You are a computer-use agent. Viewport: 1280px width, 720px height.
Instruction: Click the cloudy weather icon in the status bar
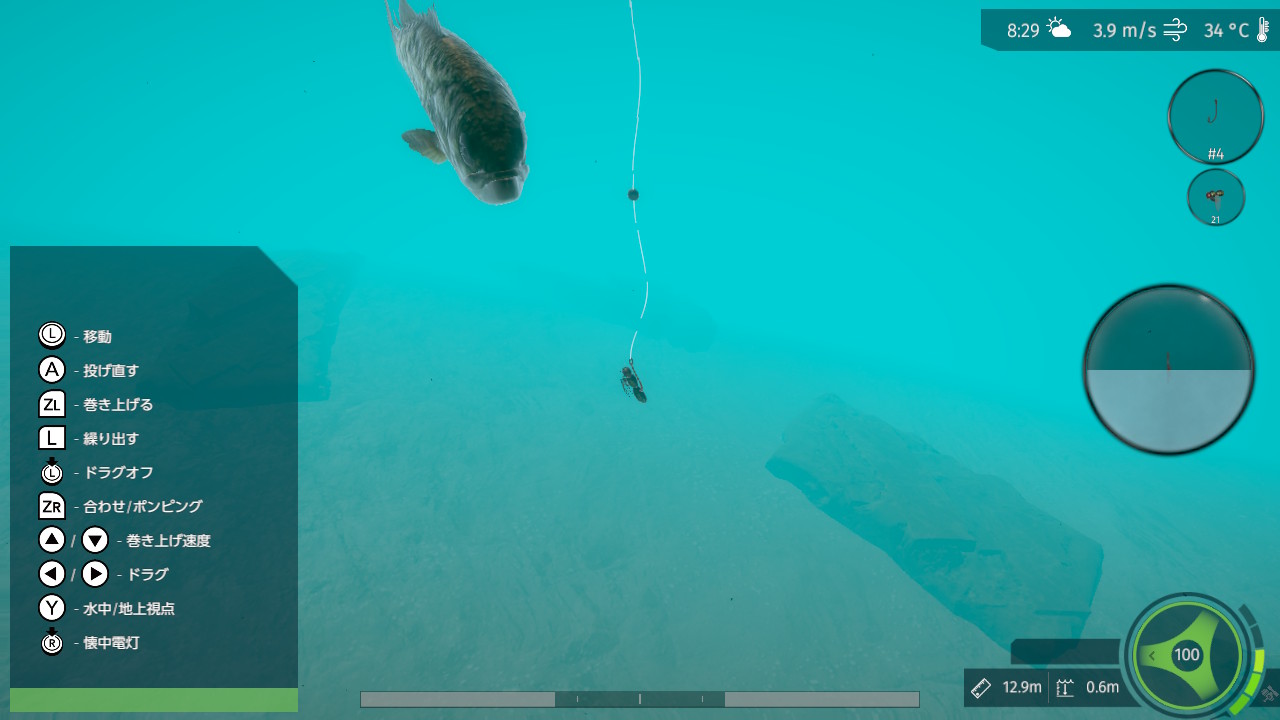(x=1056, y=29)
